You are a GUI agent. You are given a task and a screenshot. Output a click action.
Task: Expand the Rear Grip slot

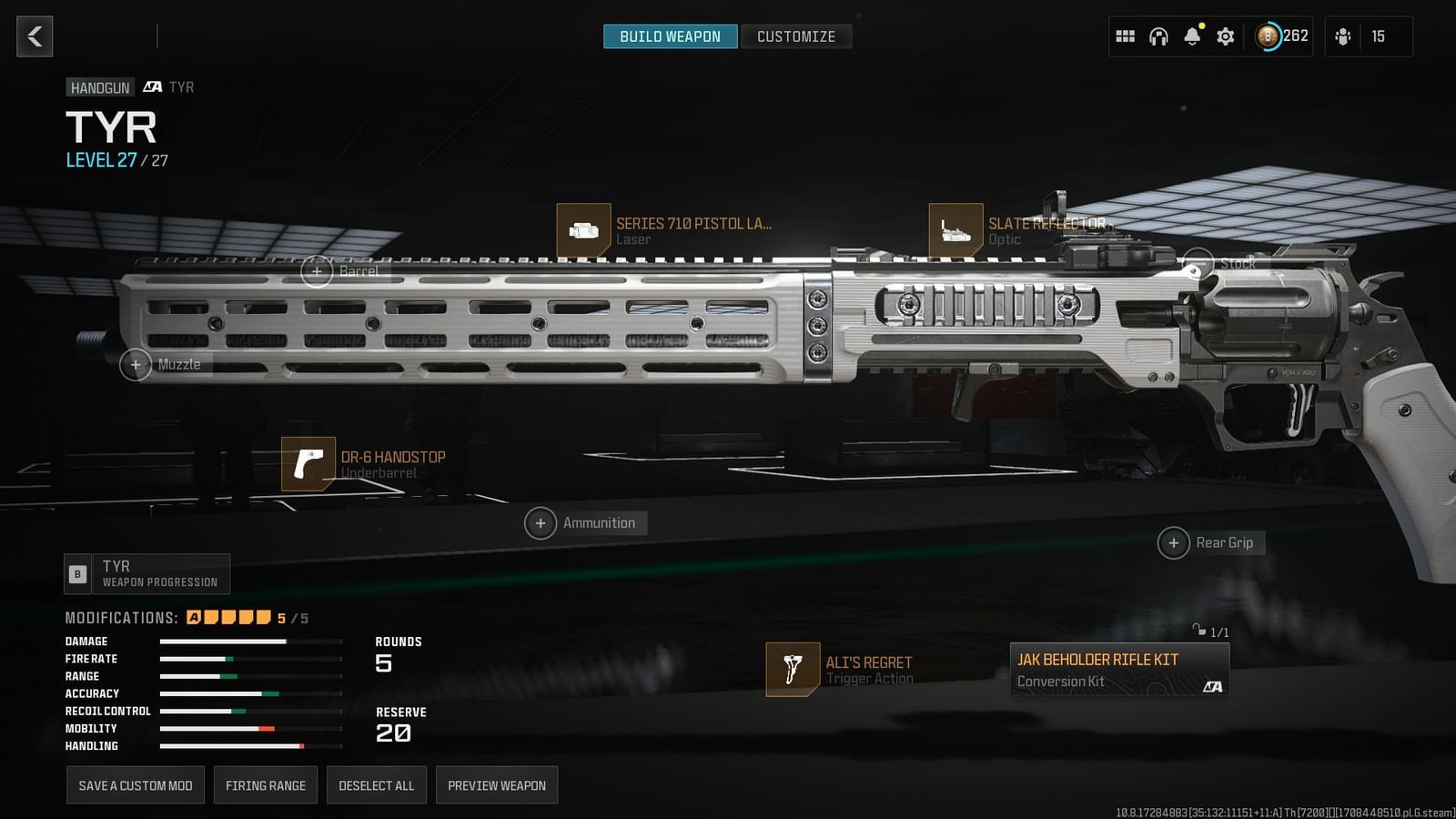pos(1174,542)
